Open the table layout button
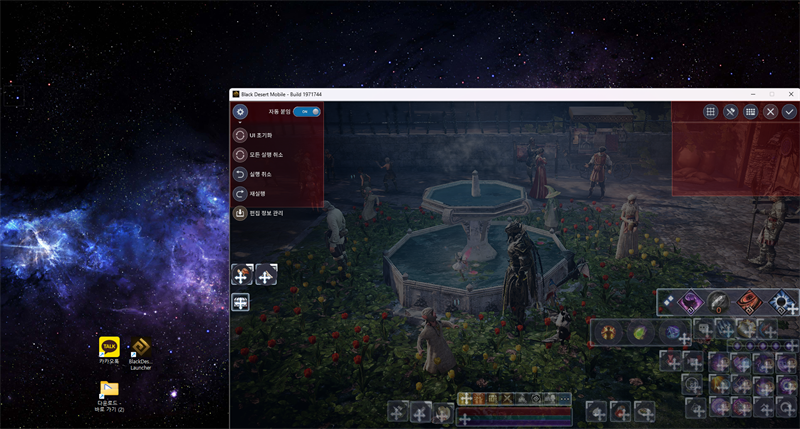The width and height of the screenshot is (800, 429). pyautogui.click(x=750, y=112)
